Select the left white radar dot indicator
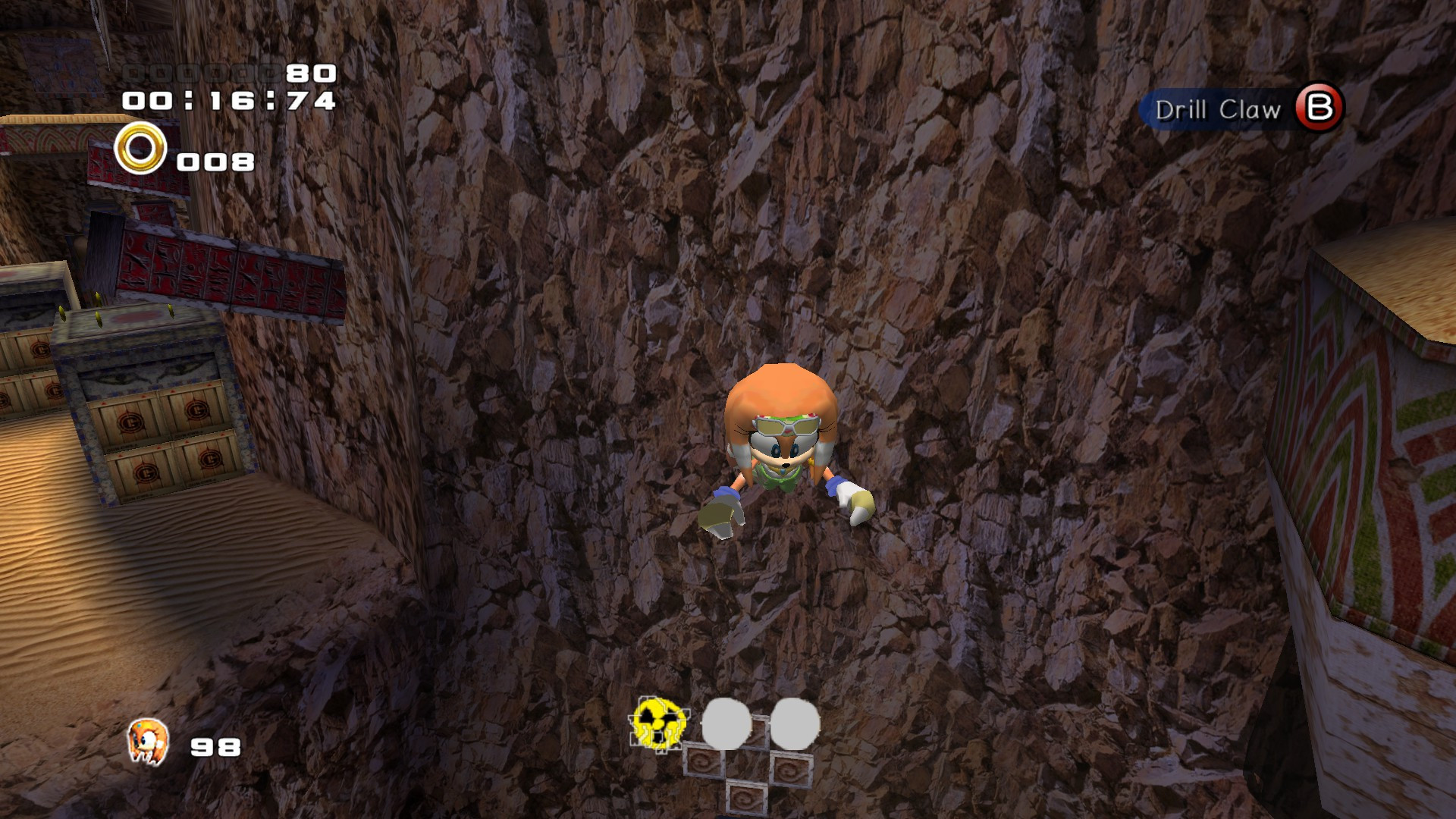Image resolution: width=1456 pixels, height=819 pixels. tap(726, 724)
